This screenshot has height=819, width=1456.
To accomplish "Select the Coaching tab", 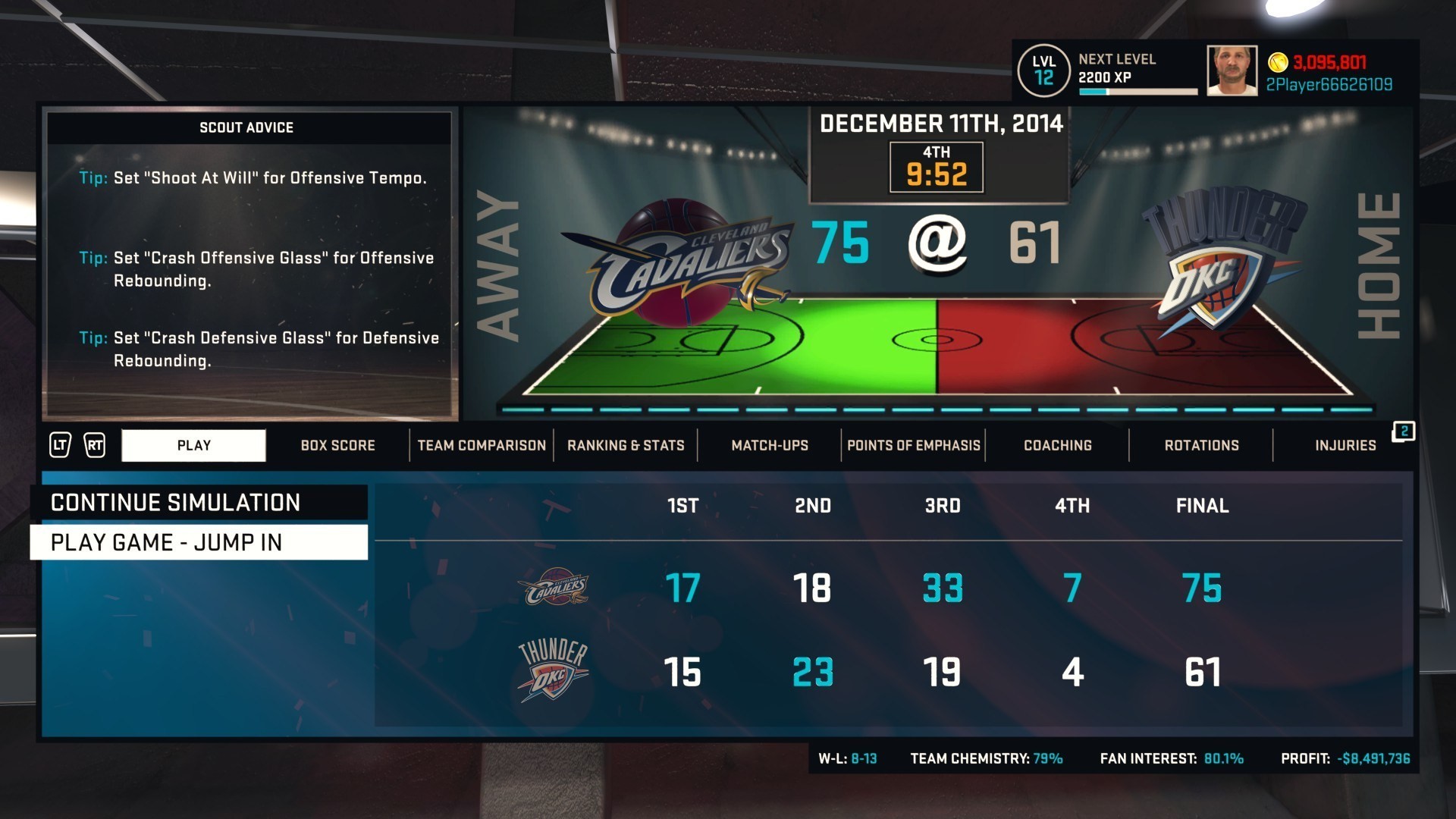I will tap(1058, 446).
